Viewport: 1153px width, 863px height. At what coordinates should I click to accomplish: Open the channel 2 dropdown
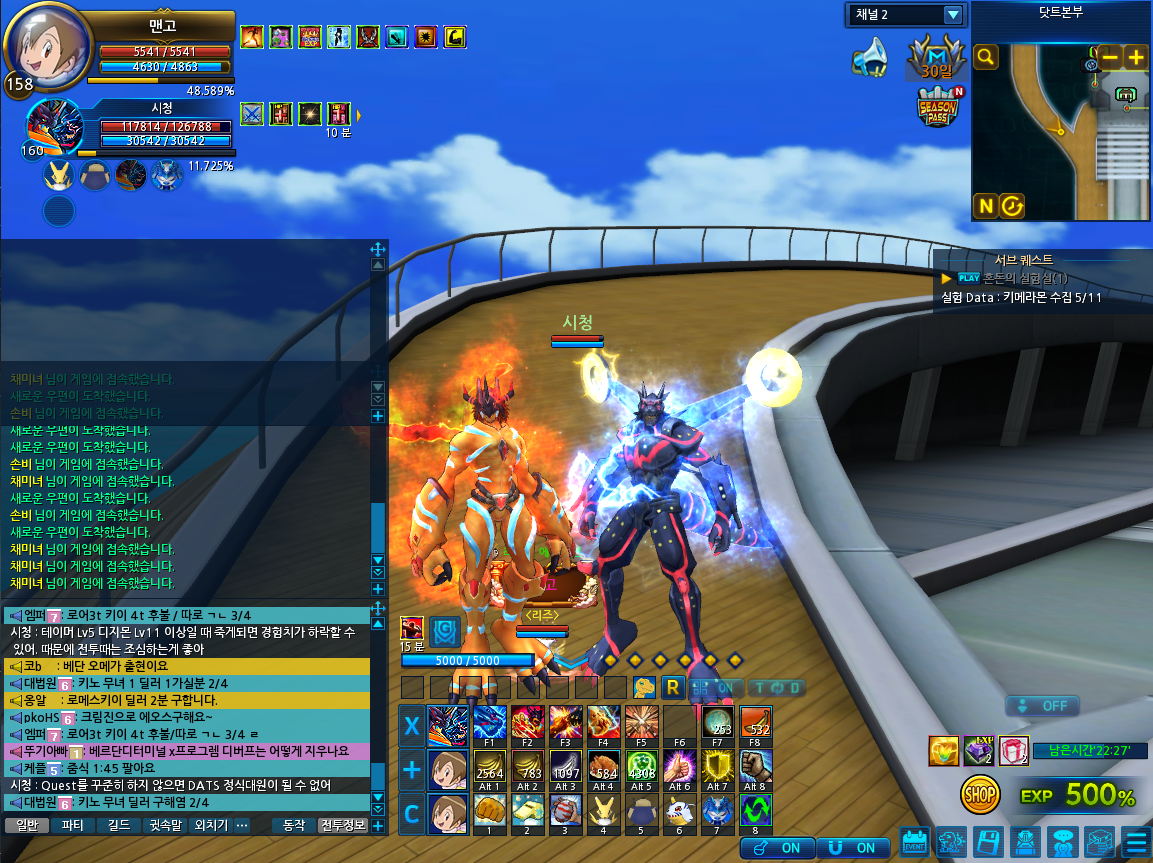pyautogui.click(x=952, y=15)
